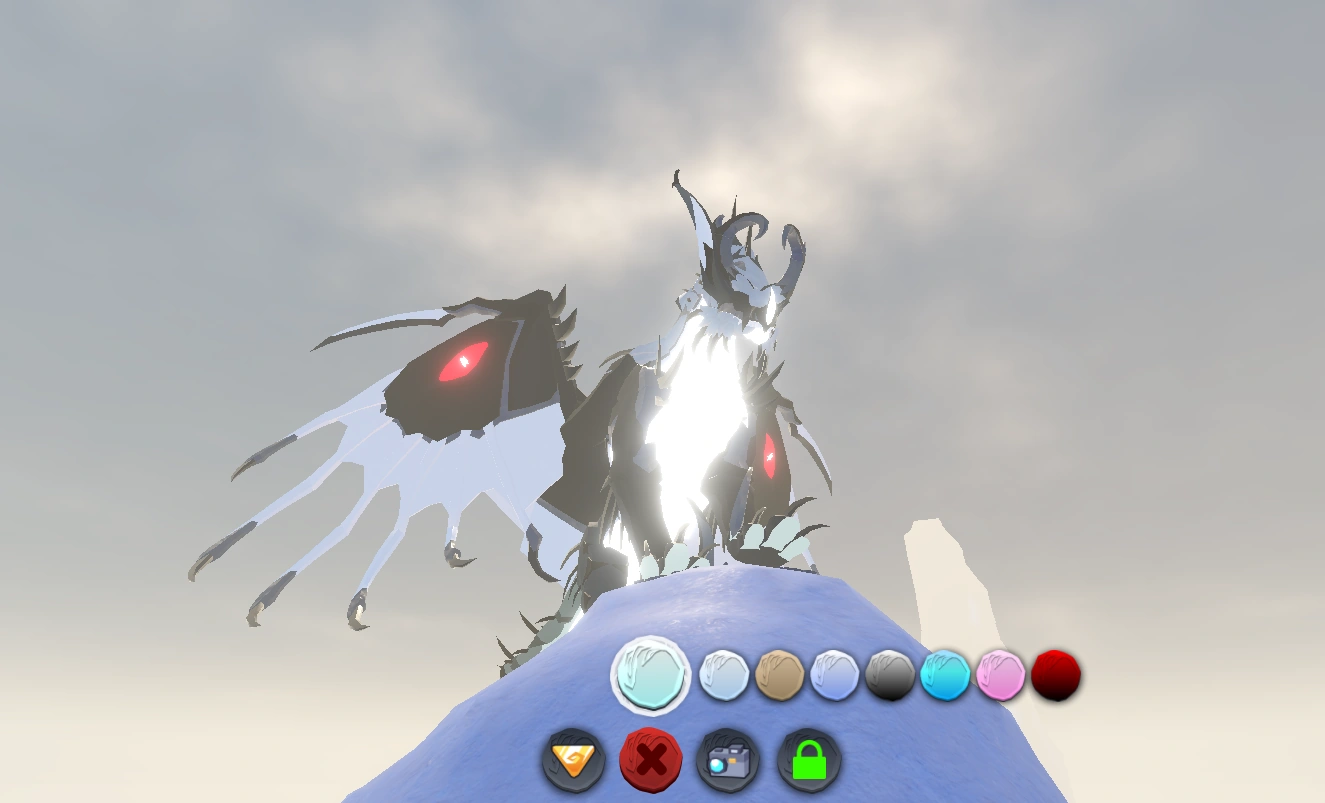Select the light blue color swatch
Screen dimensions: 1325x803
click(725, 675)
